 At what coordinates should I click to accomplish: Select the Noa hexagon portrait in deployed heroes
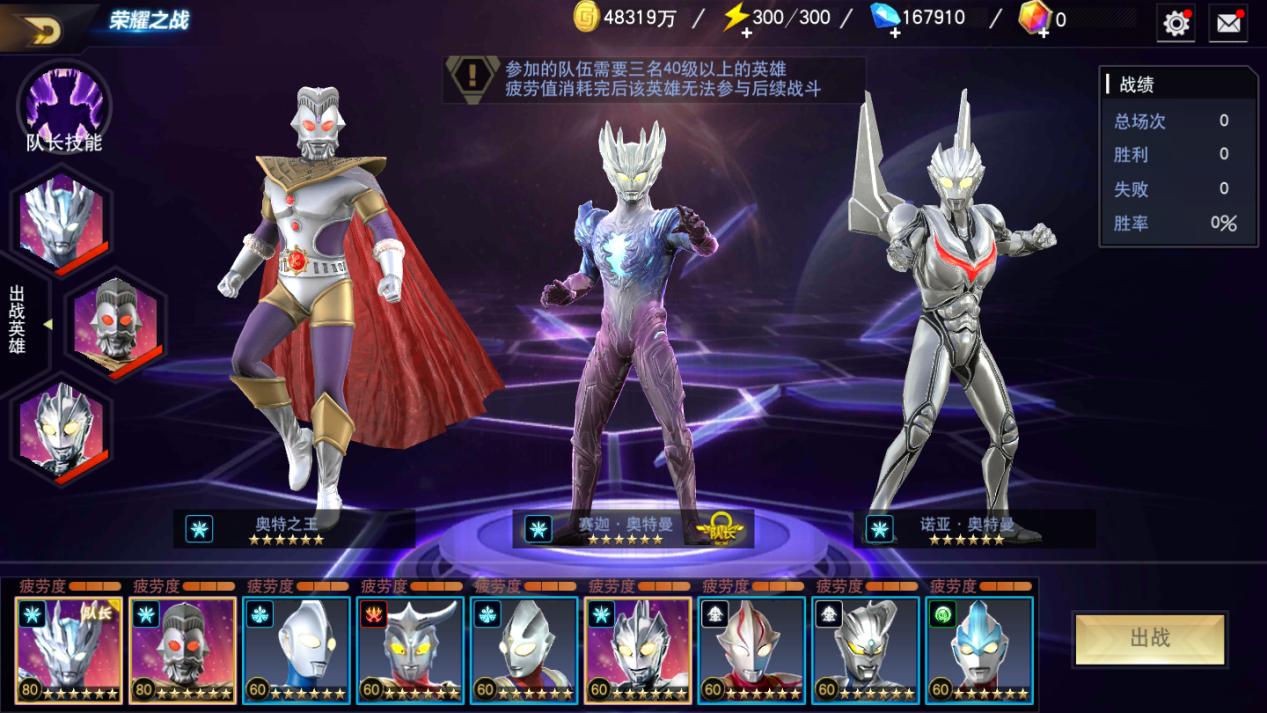(62, 431)
